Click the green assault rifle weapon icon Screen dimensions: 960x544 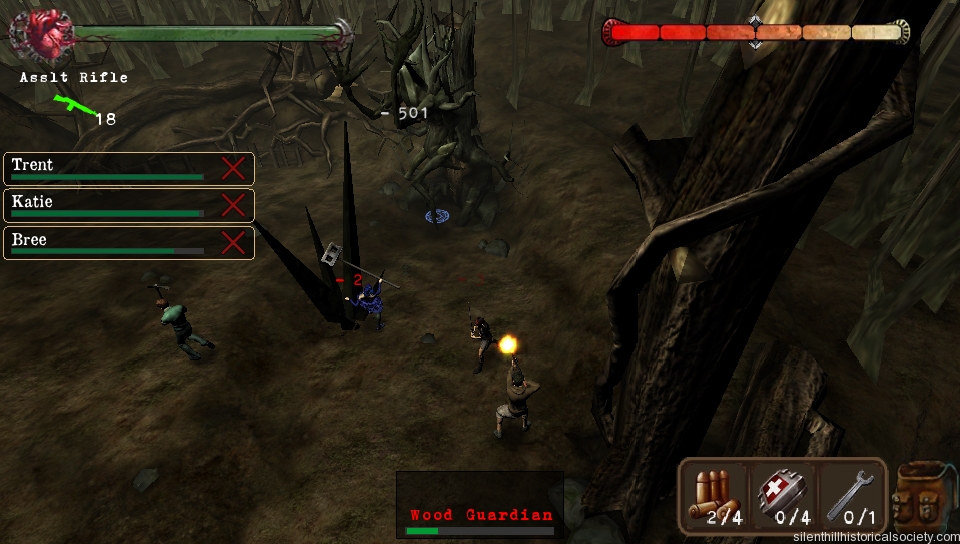(72, 105)
